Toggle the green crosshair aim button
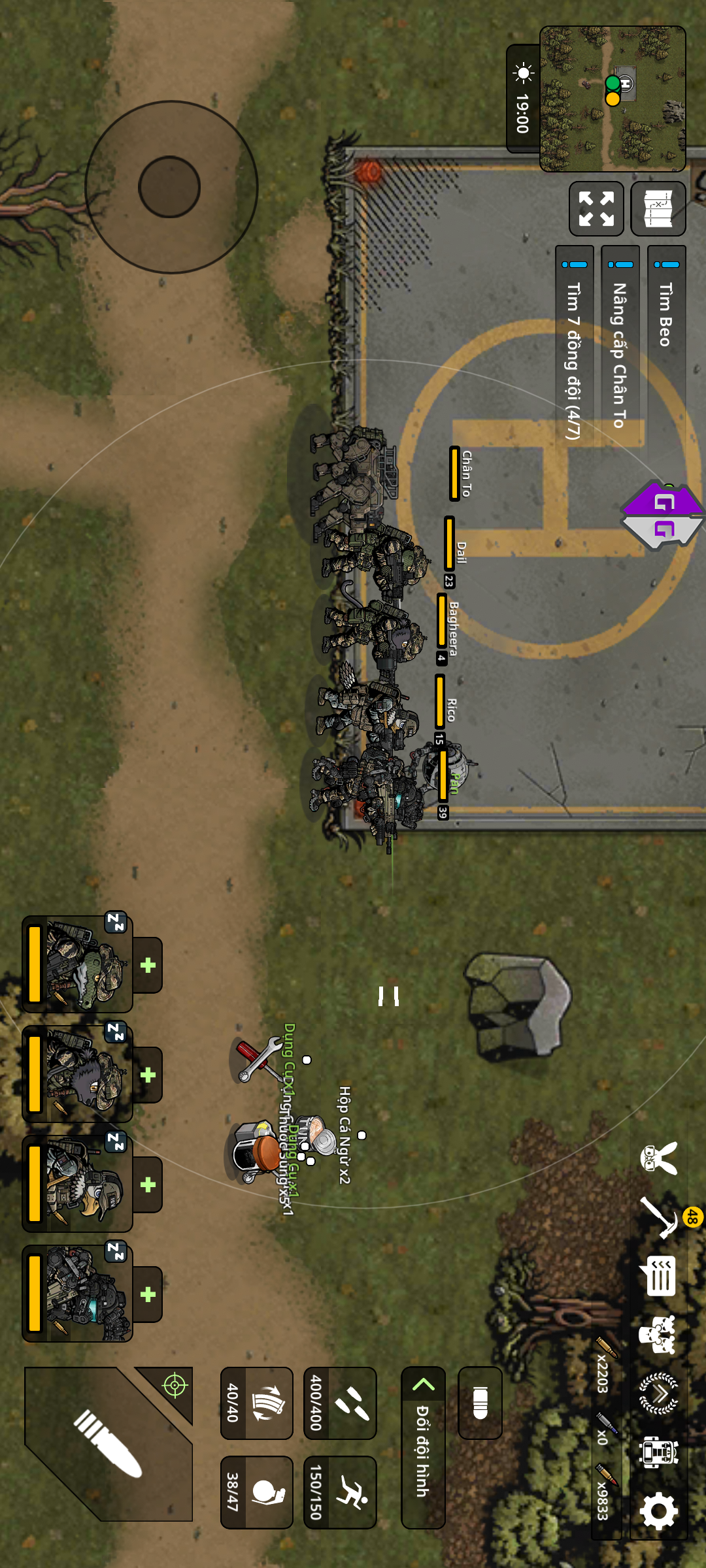 pyautogui.click(x=175, y=1384)
